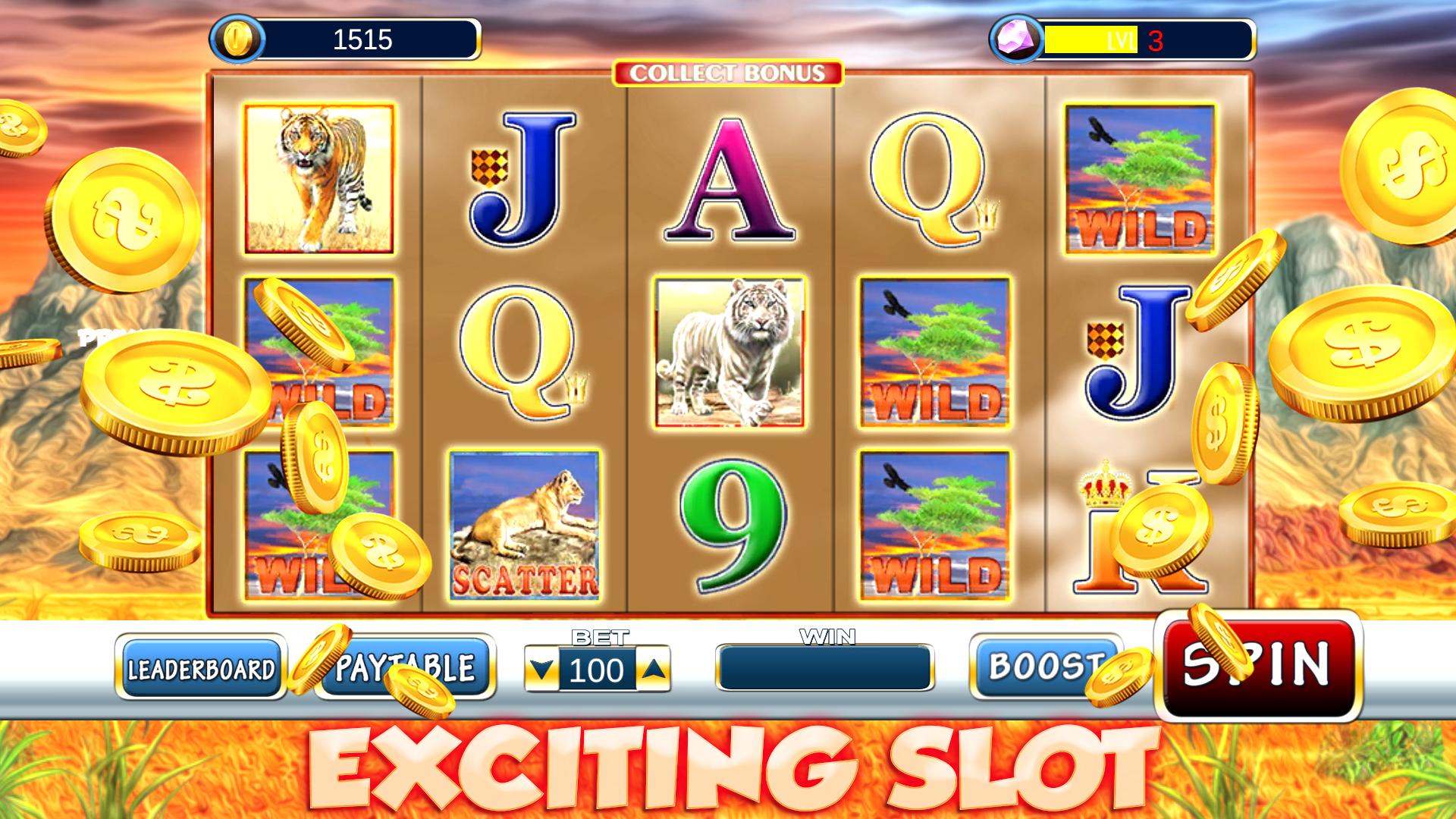Click COLLECT BONUS at the top
The image size is (1456, 819).
click(x=726, y=73)
